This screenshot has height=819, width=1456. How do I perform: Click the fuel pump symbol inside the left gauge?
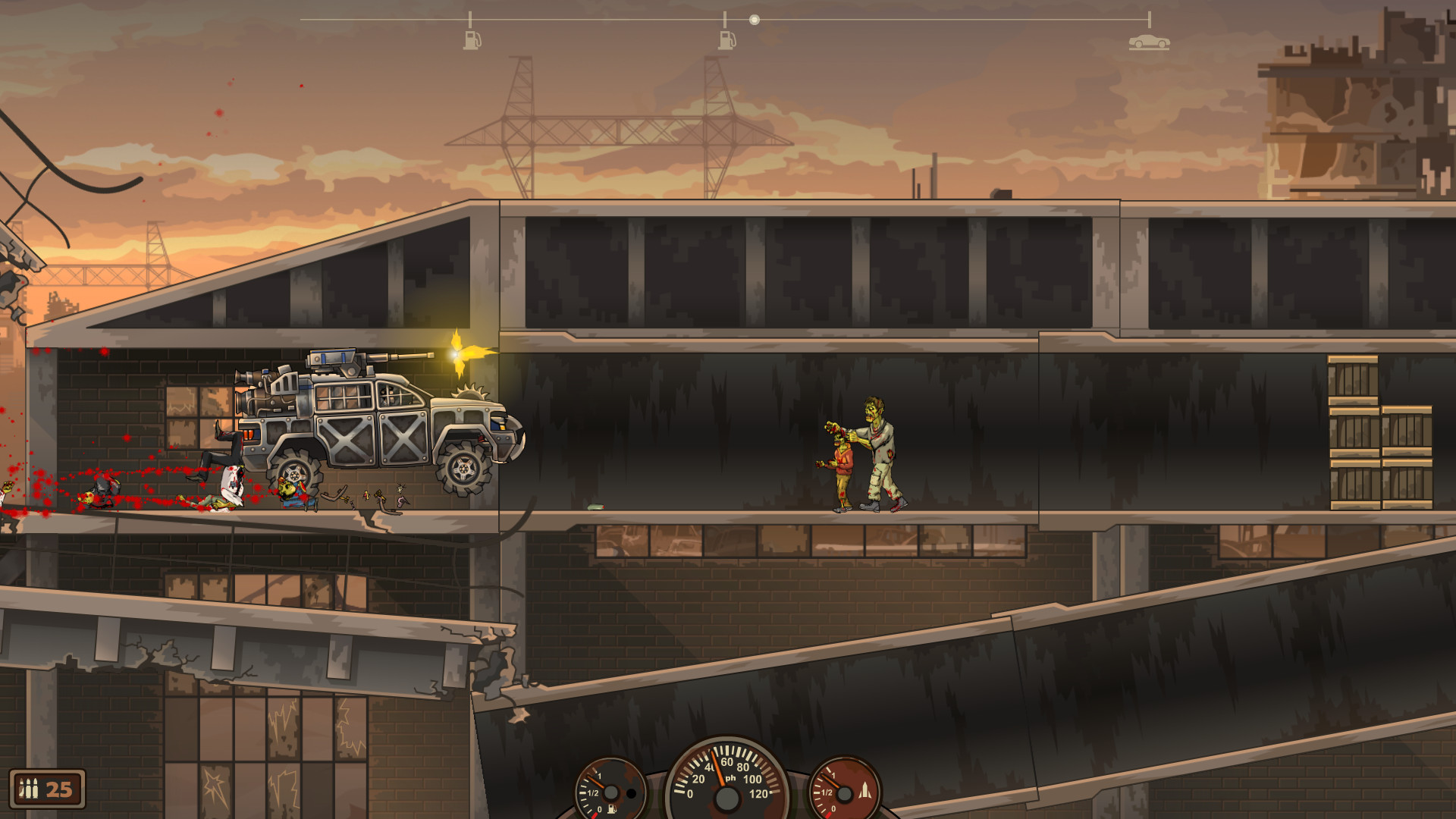610,810
